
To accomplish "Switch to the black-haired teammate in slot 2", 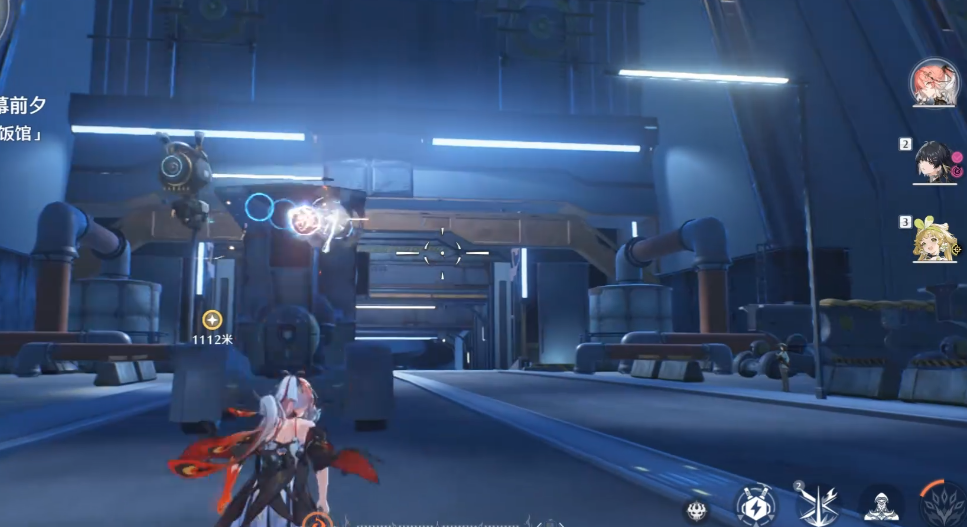I will click(x=932, y=161).
